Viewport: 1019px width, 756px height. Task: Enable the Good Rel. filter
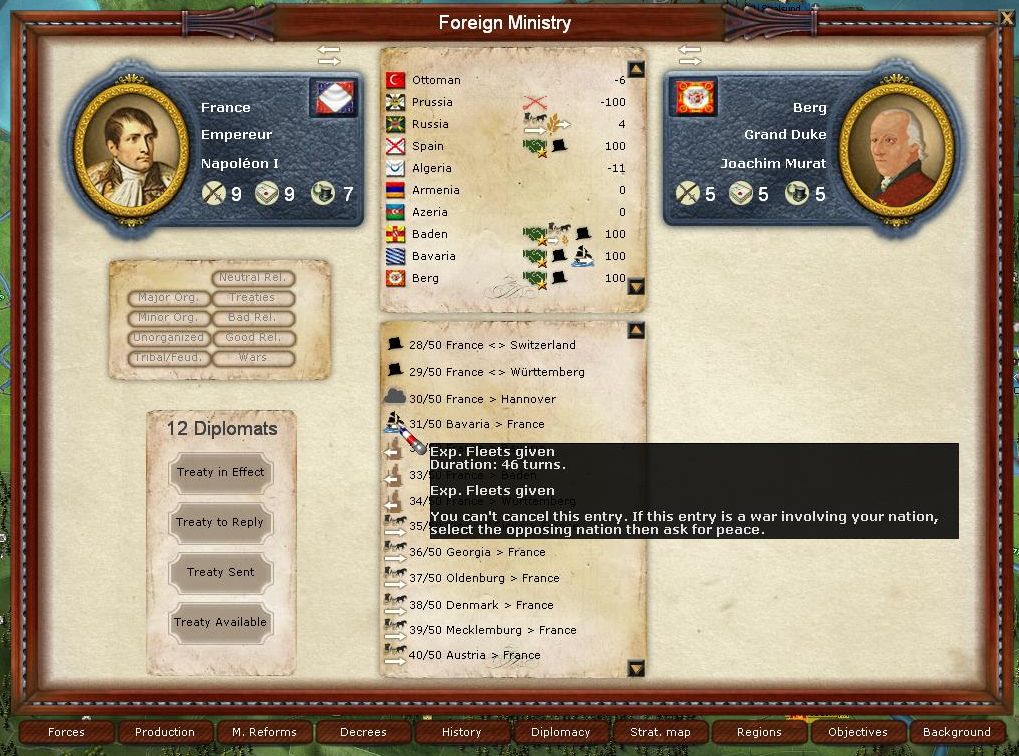click(253, 338)
